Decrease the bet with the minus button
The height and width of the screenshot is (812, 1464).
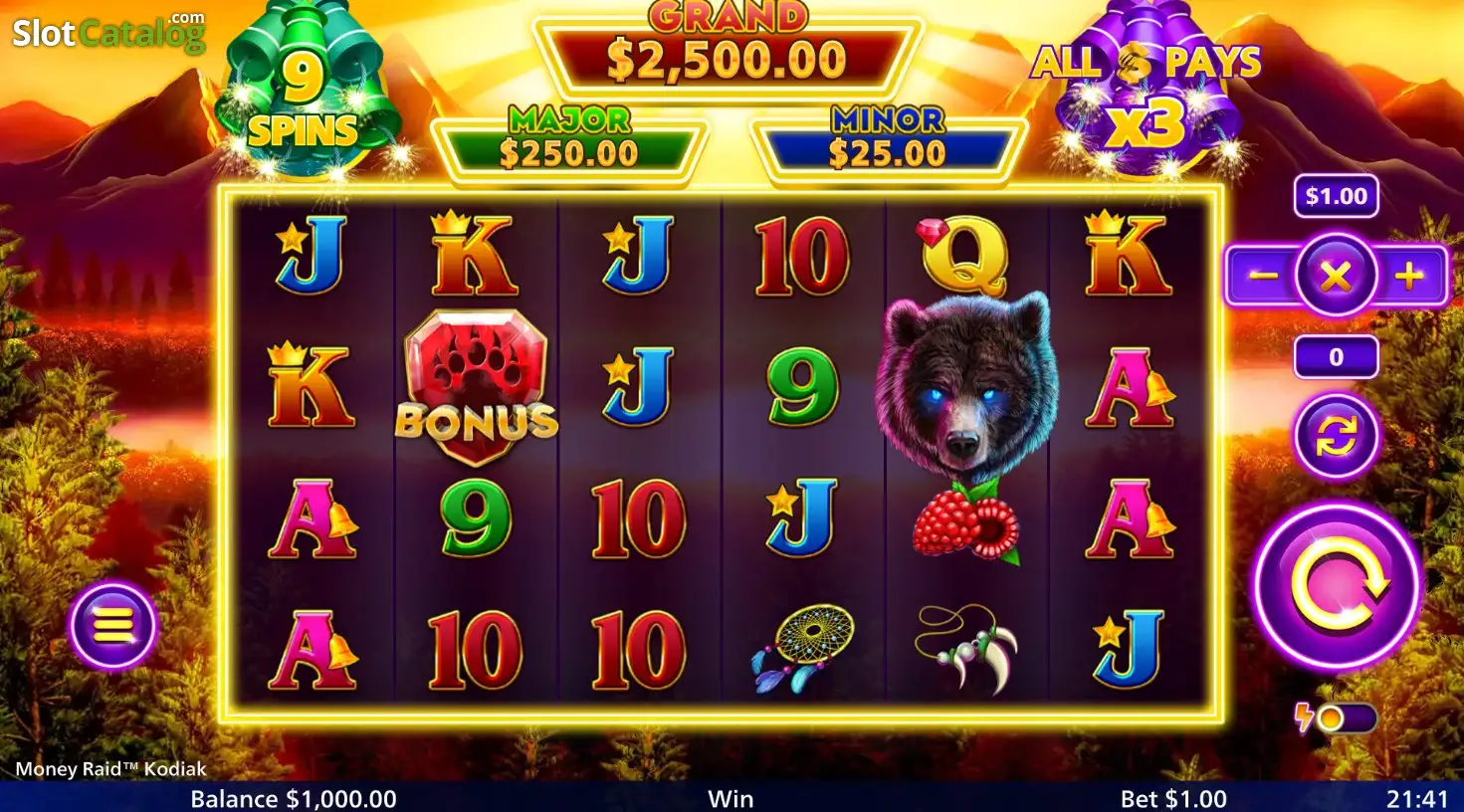tap(1263, 276)
